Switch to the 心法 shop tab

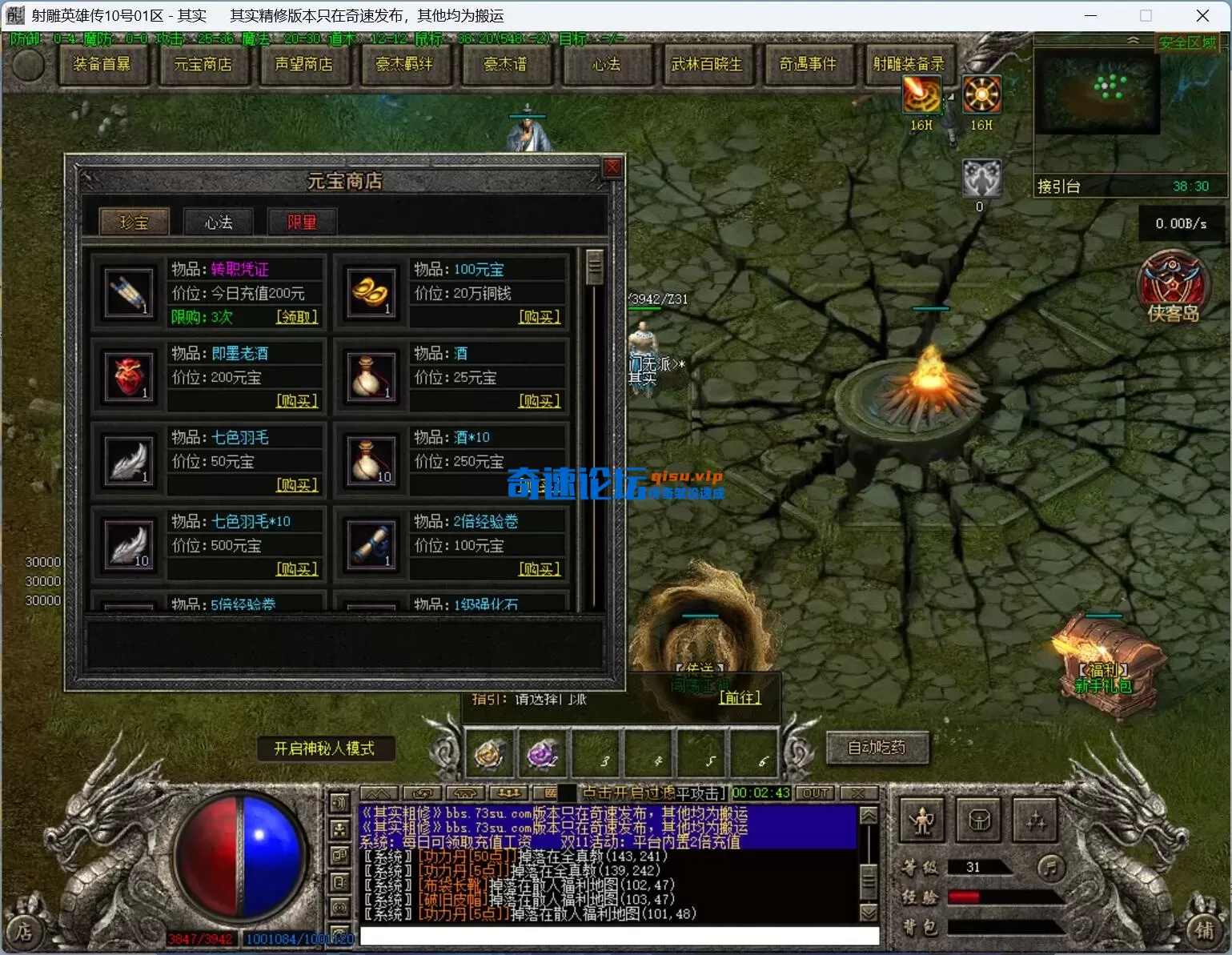point(218,222)
